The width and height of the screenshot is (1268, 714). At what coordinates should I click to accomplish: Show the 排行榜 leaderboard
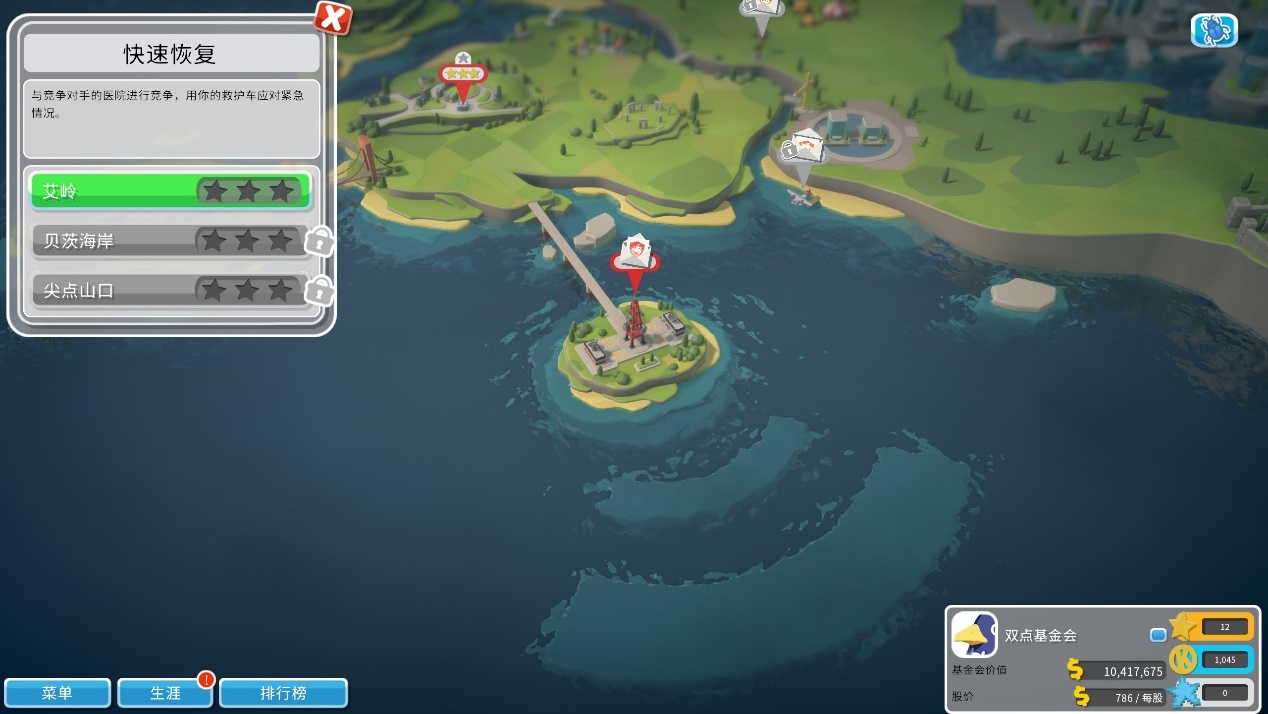pos(283,693)
